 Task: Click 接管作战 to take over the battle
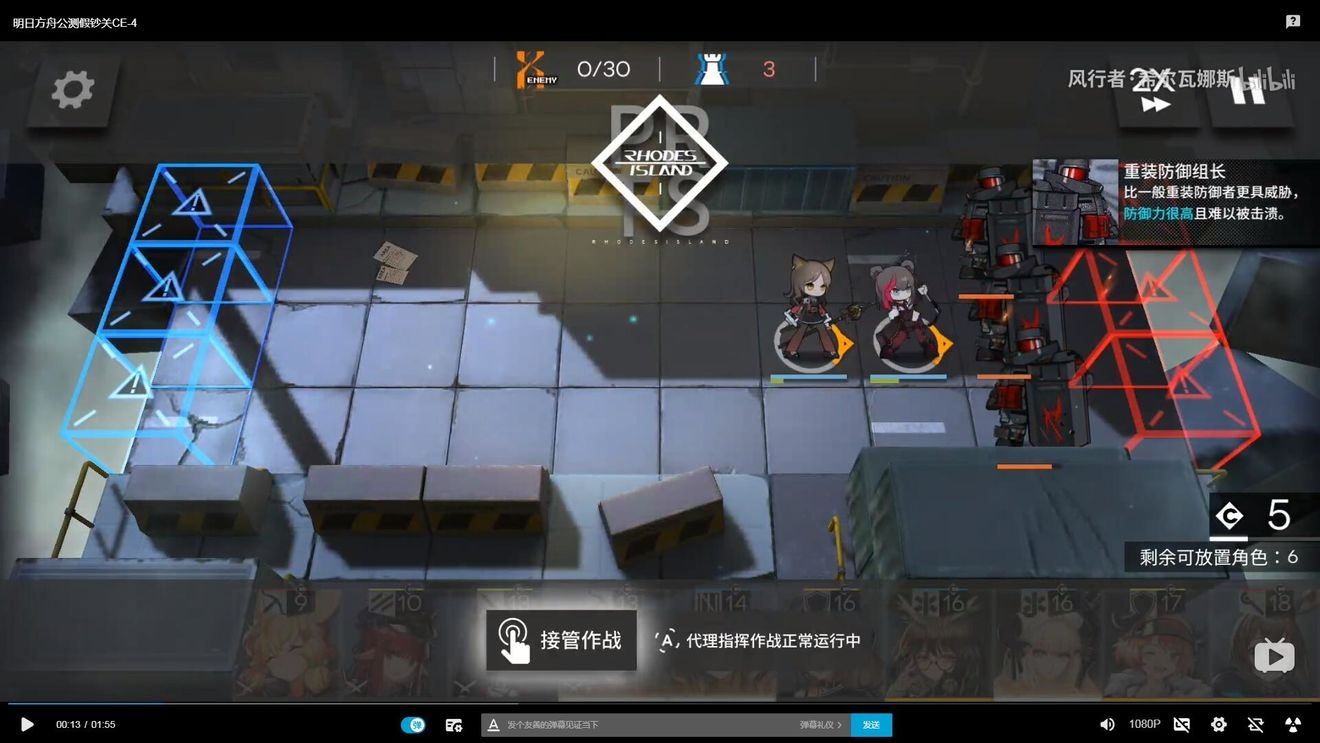point(561,640)
